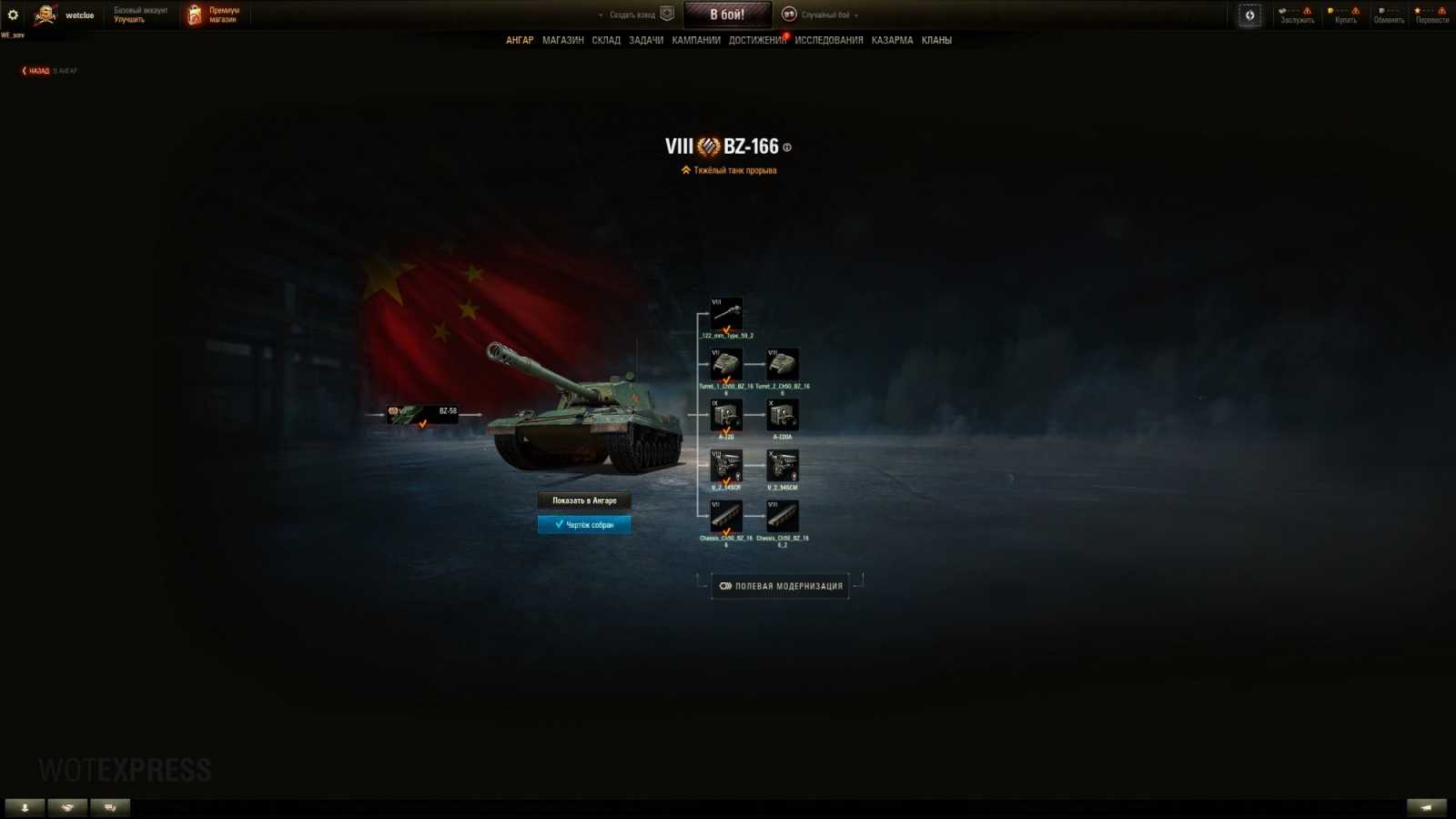Open the Turret_2_Ch50_BZ_16 turret module

point(784,364)
